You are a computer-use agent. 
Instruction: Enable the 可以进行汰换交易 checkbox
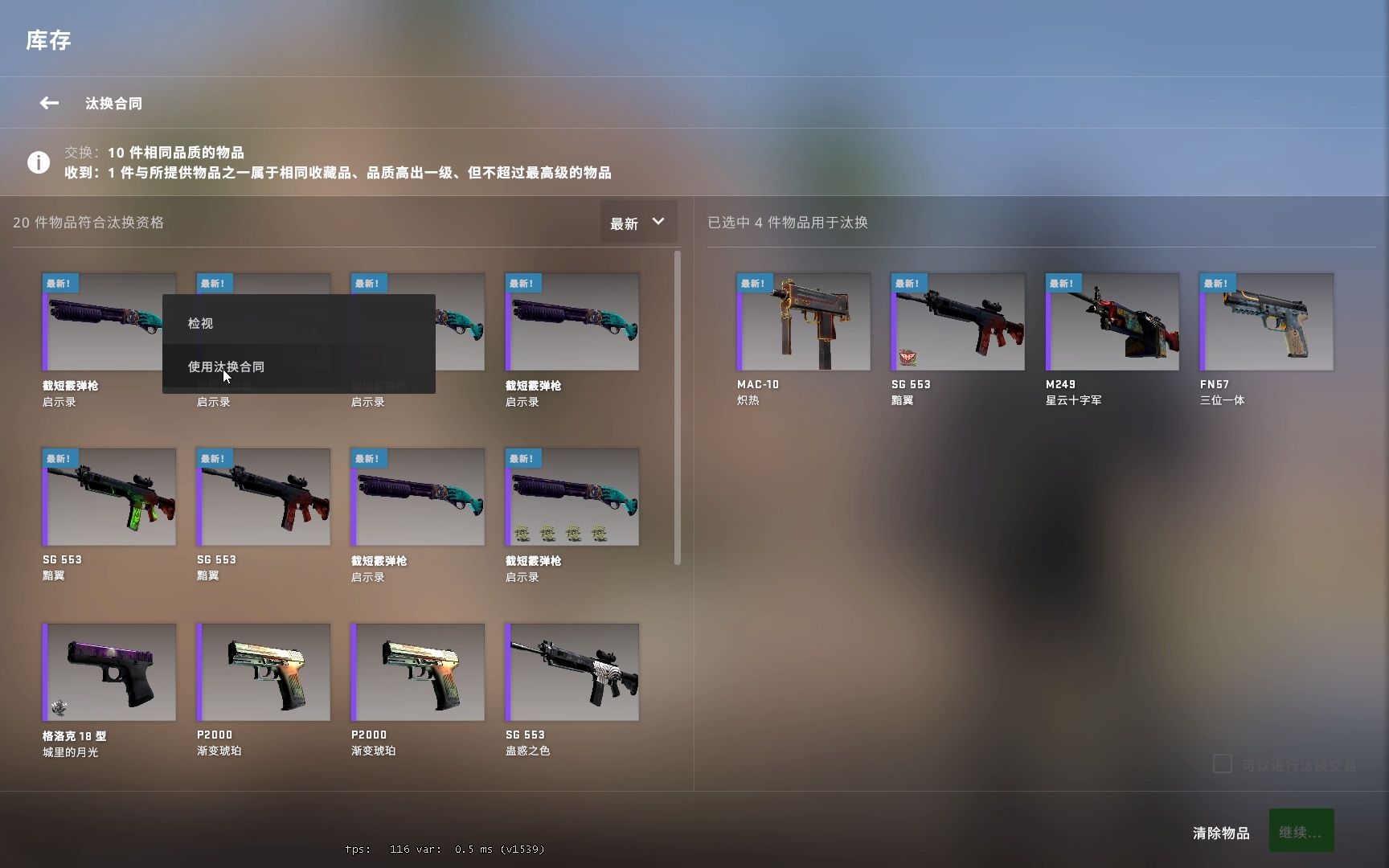[x=1223, y=764]
